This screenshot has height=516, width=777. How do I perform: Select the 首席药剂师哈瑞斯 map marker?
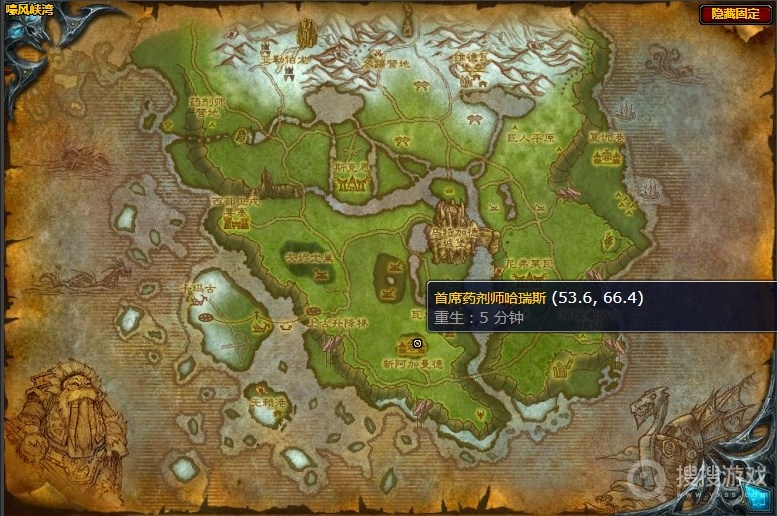click(417, 343)
